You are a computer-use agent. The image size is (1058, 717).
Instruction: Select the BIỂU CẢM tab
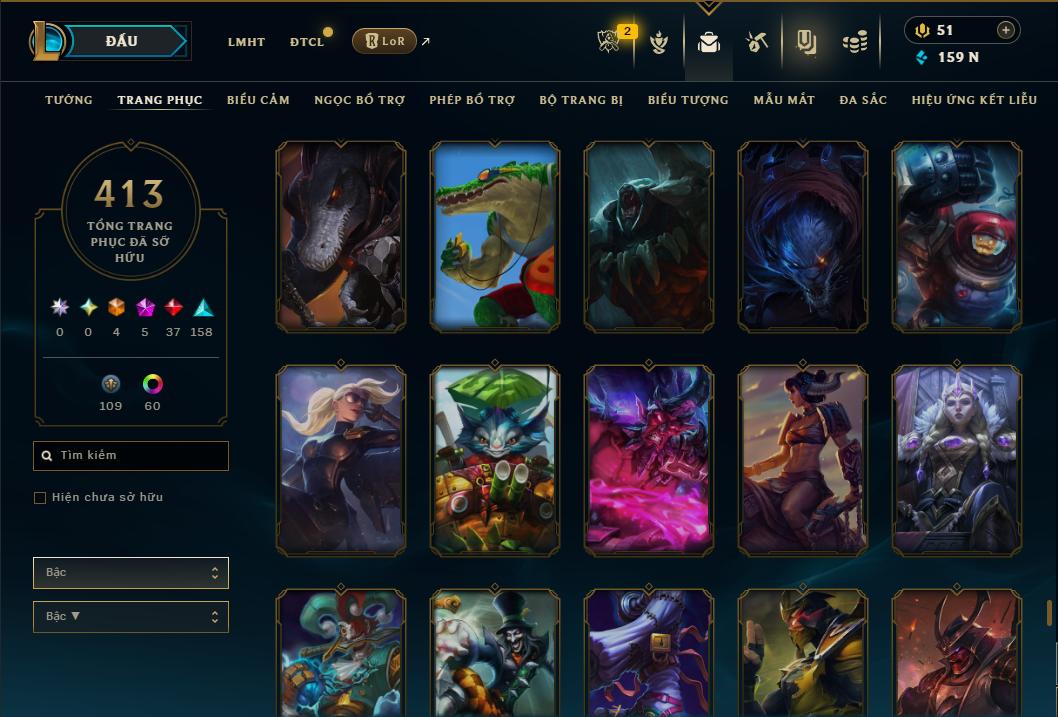click(258, 100)
